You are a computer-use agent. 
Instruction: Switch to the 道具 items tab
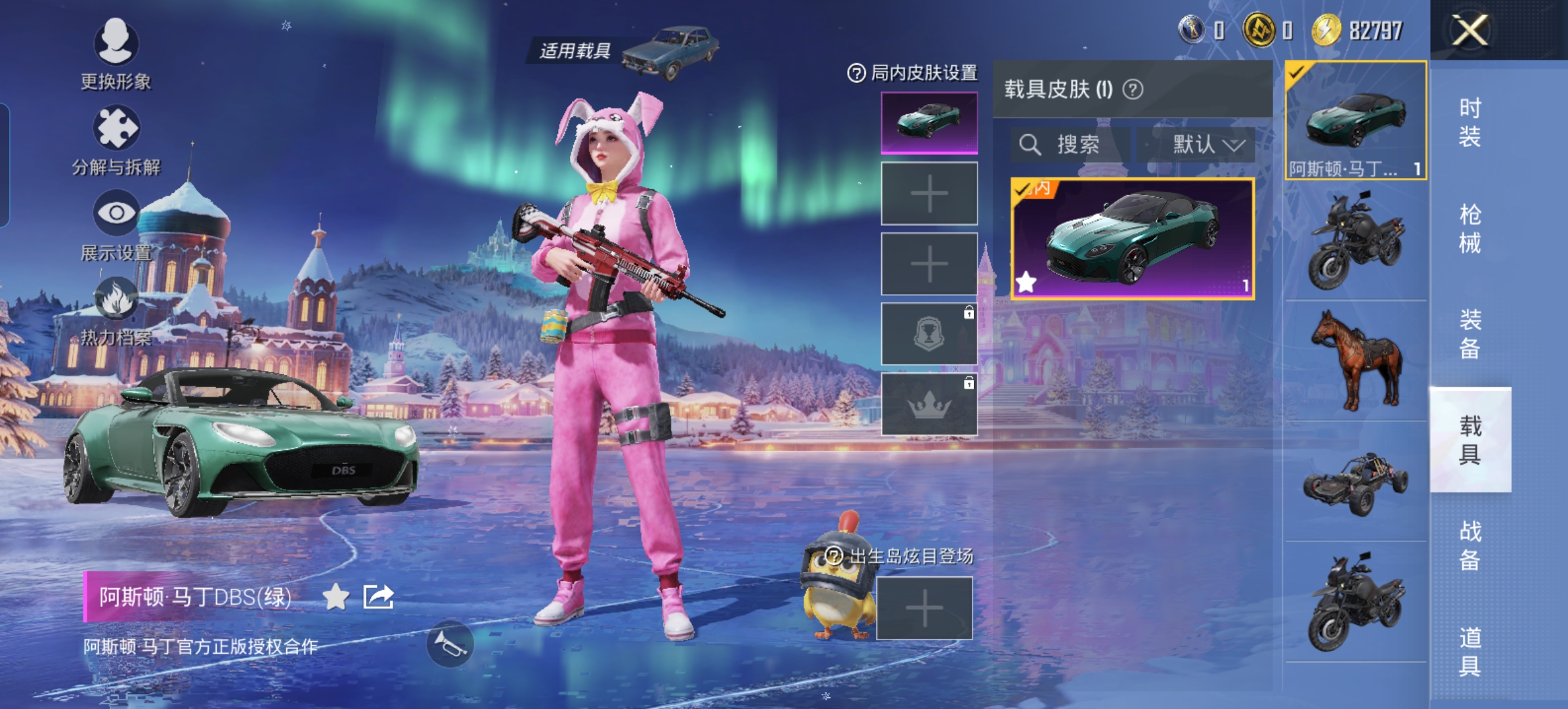[1470, 651]
